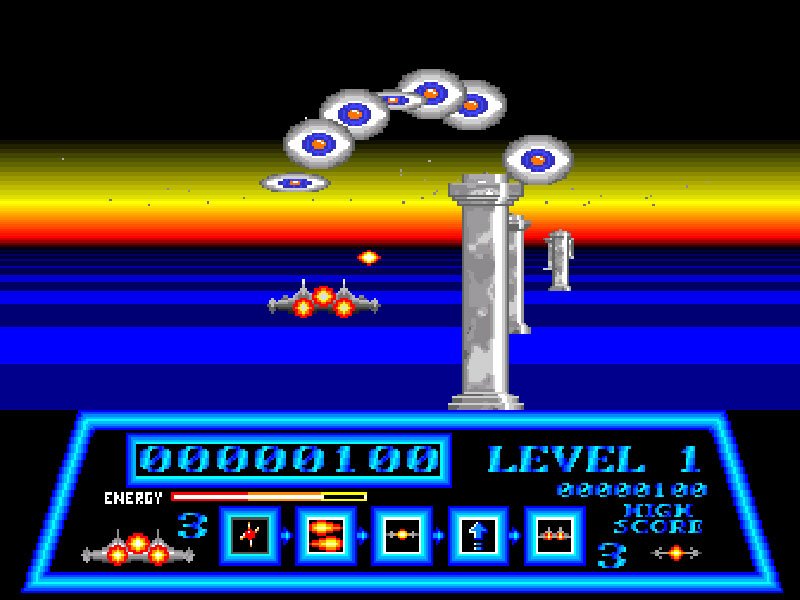Screen dimensions: 800x600
Task: Pick the blue up-arrow power-up box
Action: [x=478, y=535]
